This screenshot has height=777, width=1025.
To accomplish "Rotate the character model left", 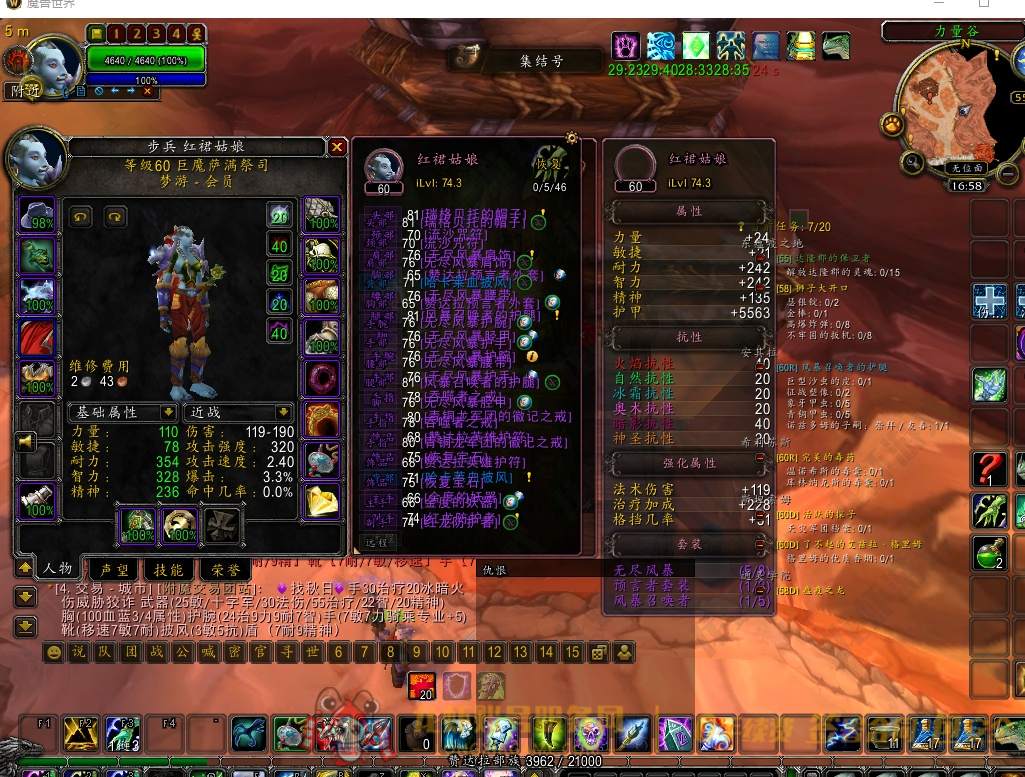I will (81, 216).
